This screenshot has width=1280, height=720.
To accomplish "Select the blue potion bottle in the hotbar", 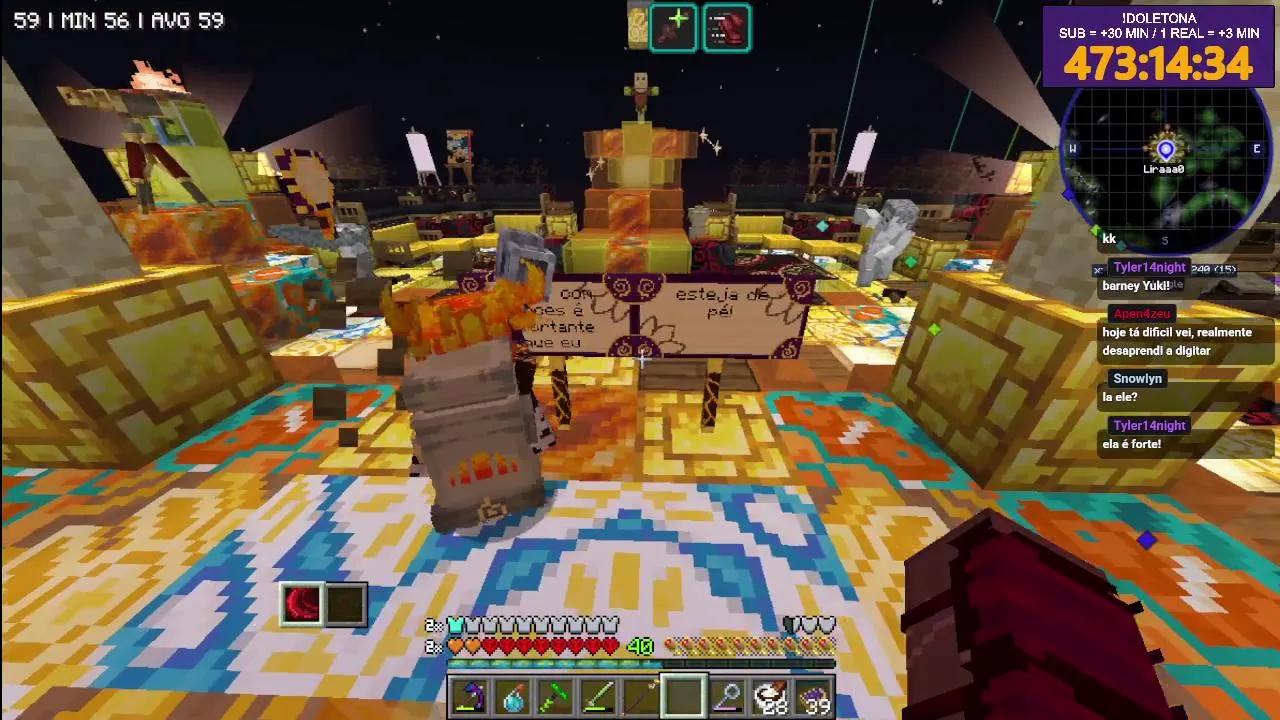I will point(513,697).
